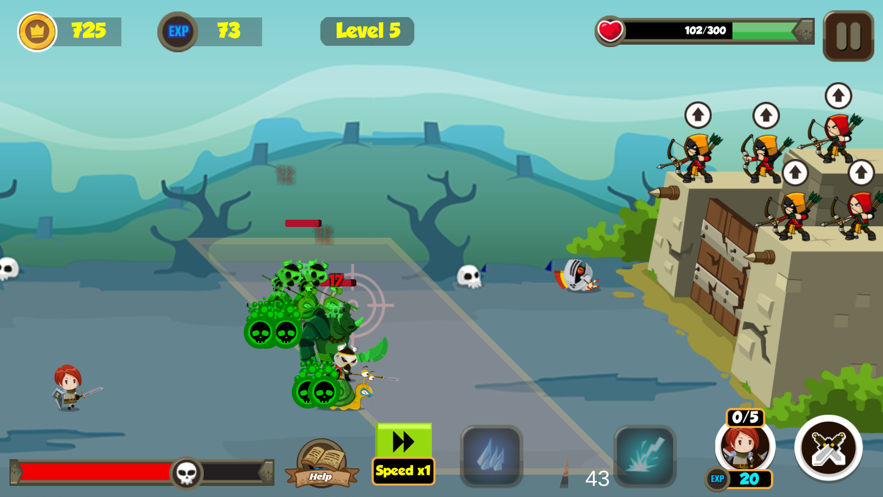
Task: Summon the red-haired hero unit
Action: tap(745, 447)
